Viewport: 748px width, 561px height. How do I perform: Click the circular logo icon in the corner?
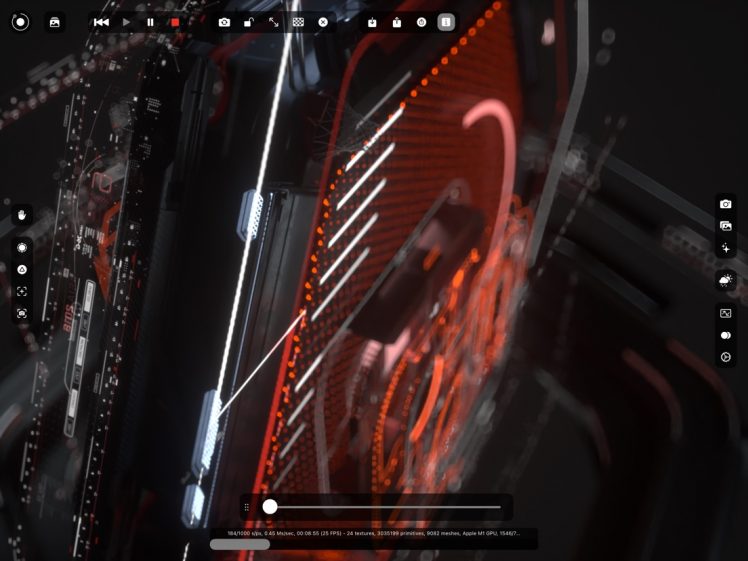click(20, 22)
